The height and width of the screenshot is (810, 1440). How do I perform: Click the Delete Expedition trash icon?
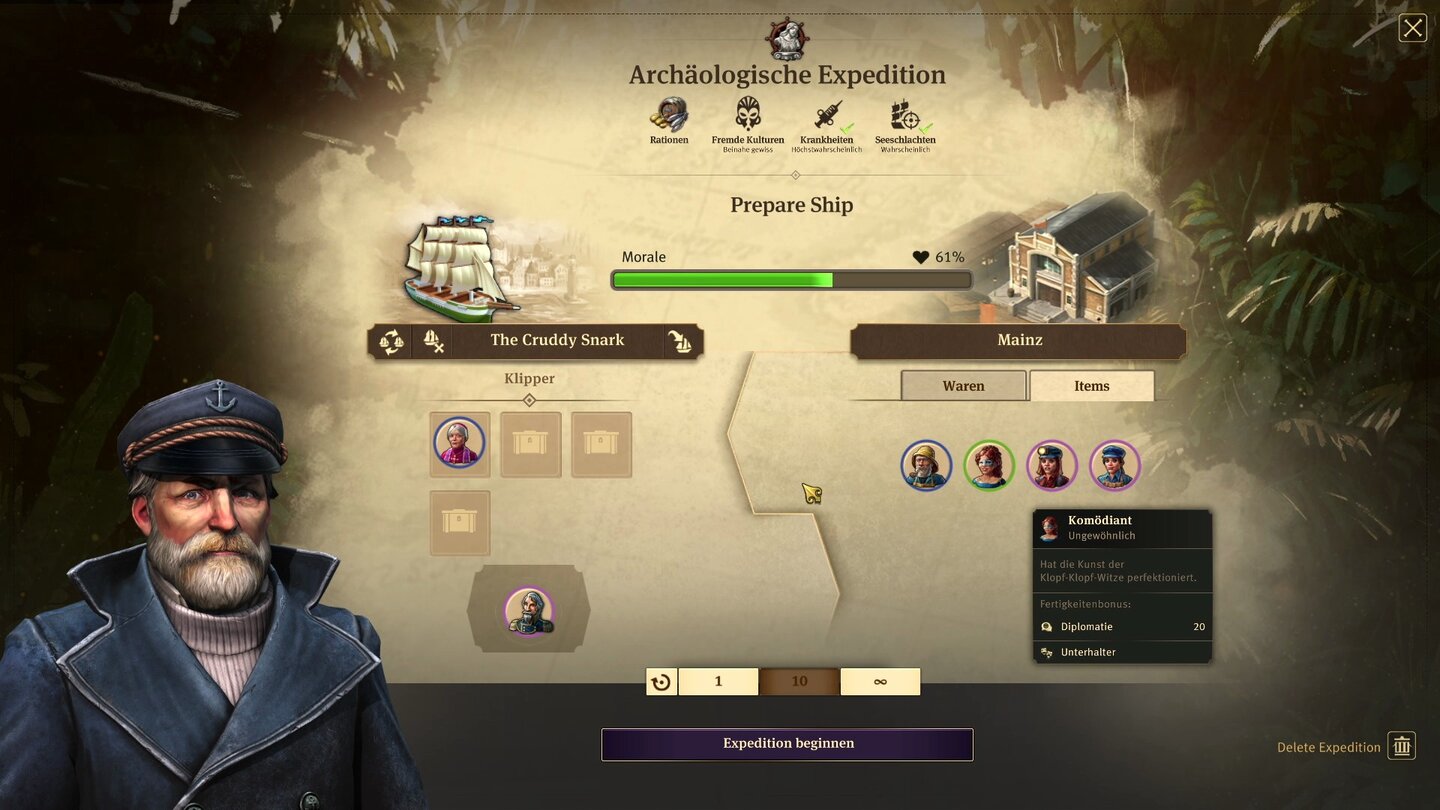[1401, 745]
